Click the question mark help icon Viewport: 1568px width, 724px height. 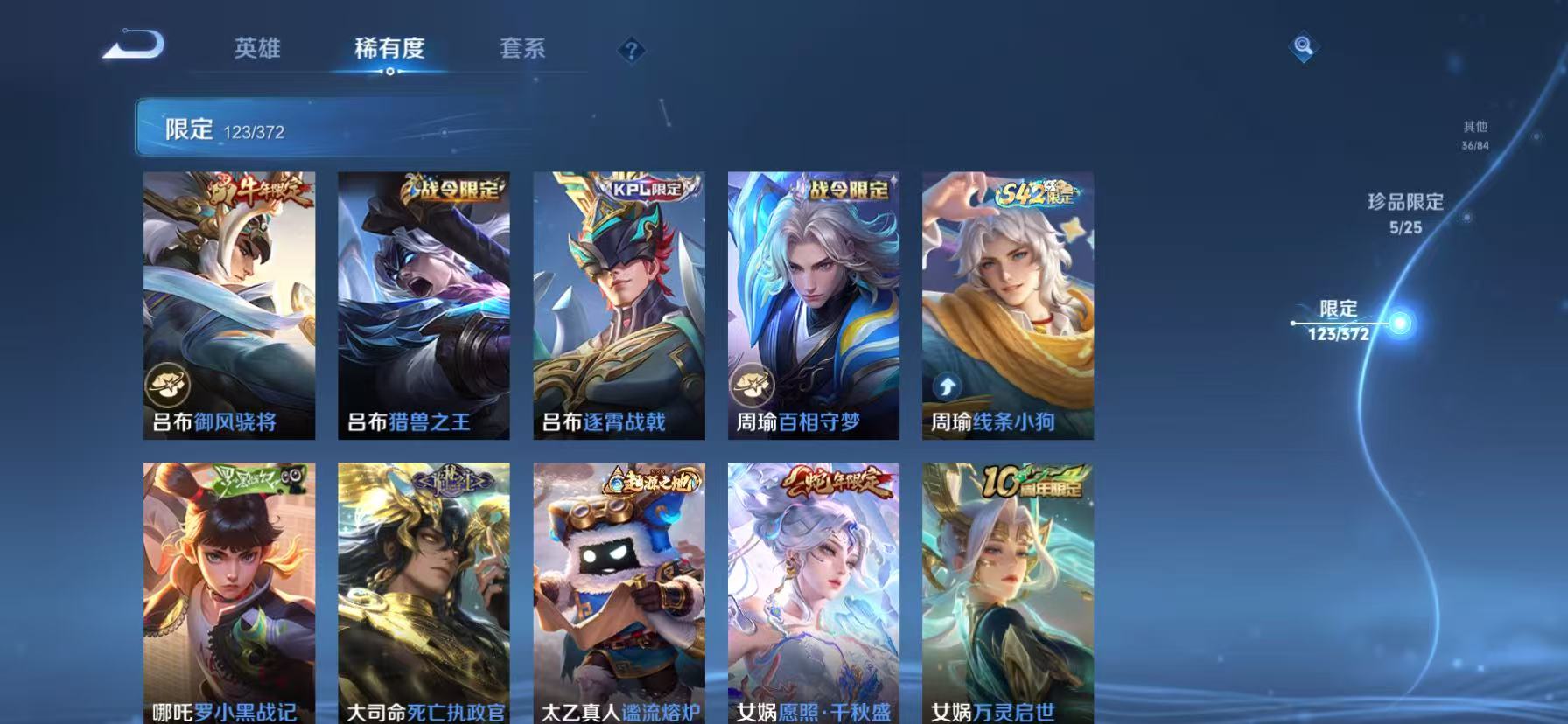point(632,50)
